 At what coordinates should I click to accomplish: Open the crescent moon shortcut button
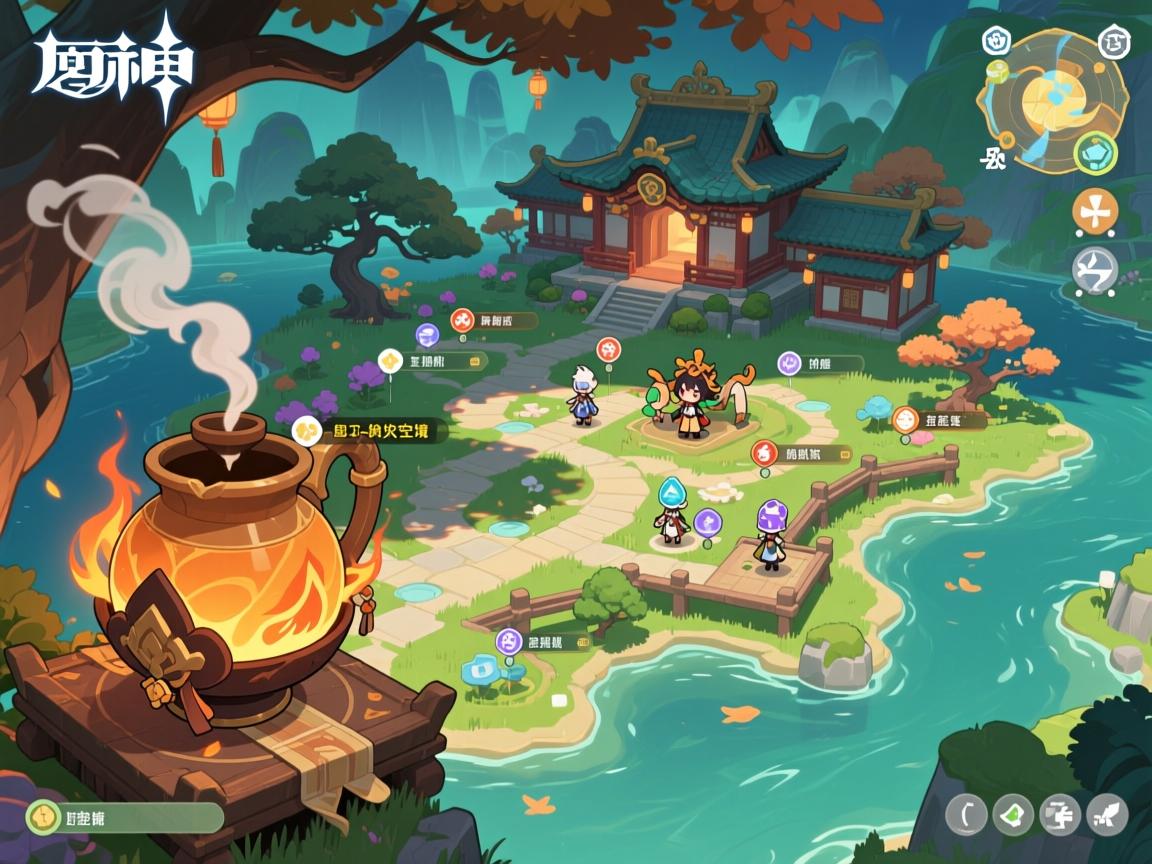pyautogui.click(x=967, y=814)
